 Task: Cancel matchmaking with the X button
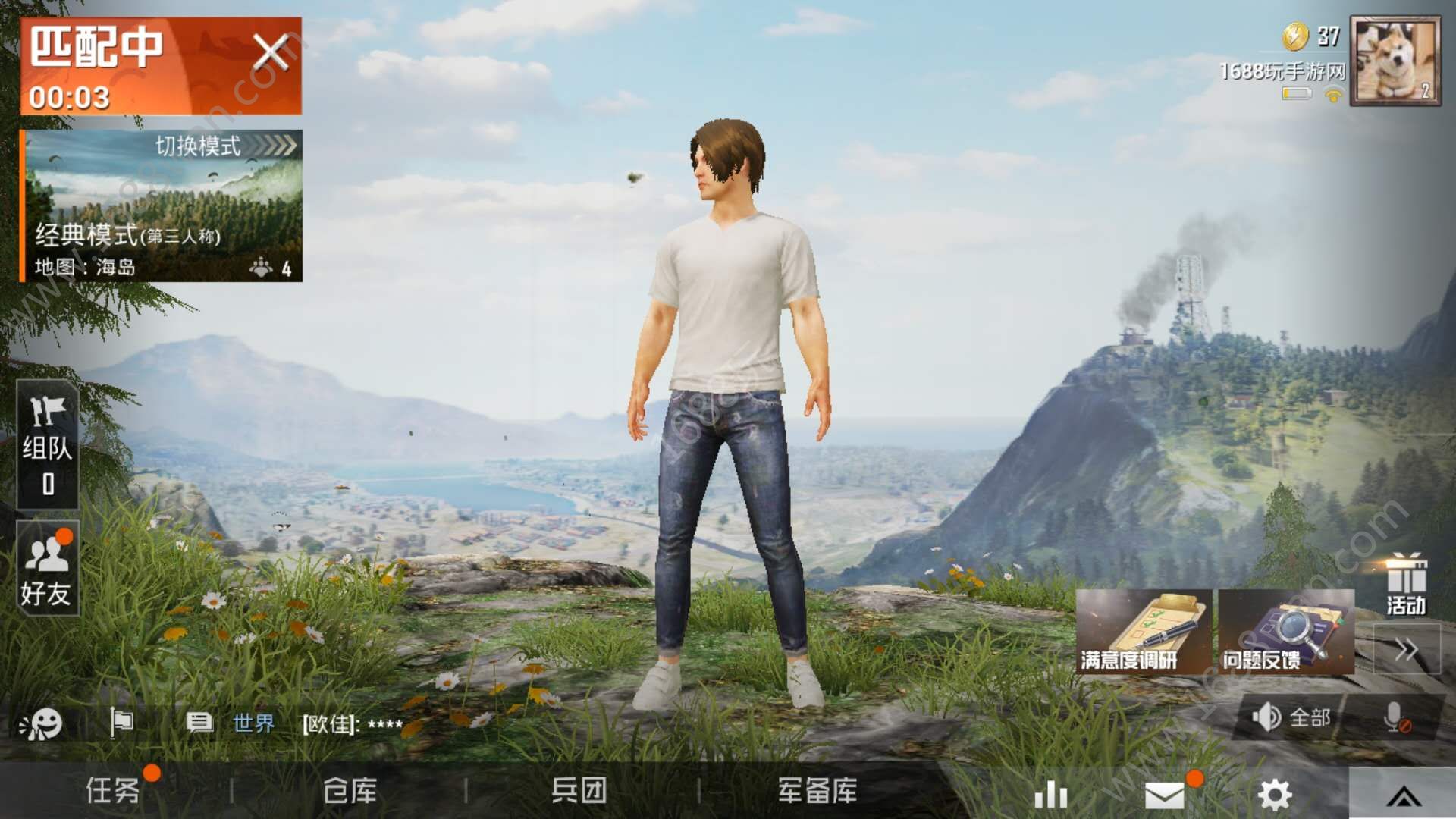270,53
